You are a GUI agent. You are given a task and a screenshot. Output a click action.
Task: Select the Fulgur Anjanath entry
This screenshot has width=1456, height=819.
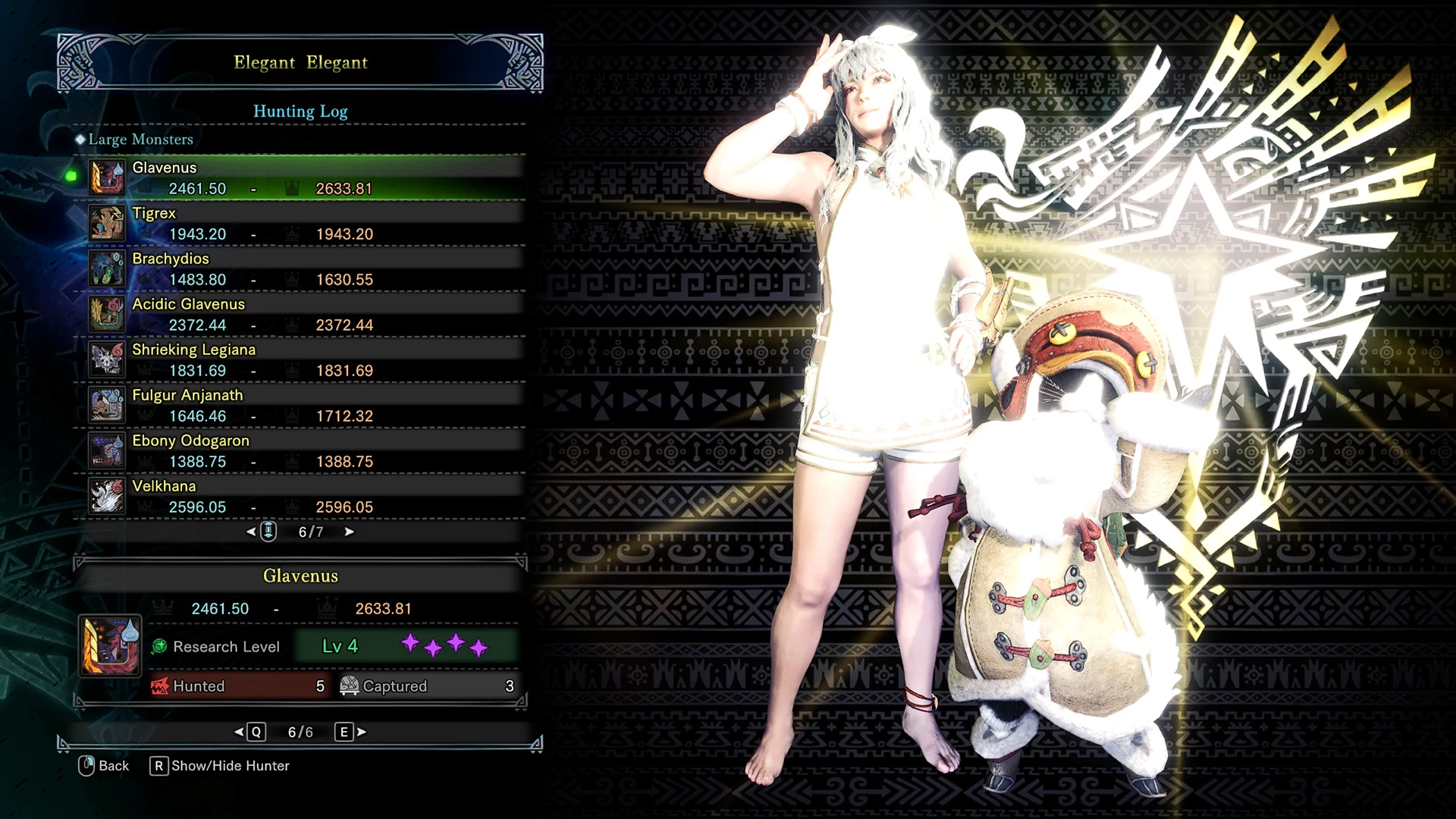300,405
